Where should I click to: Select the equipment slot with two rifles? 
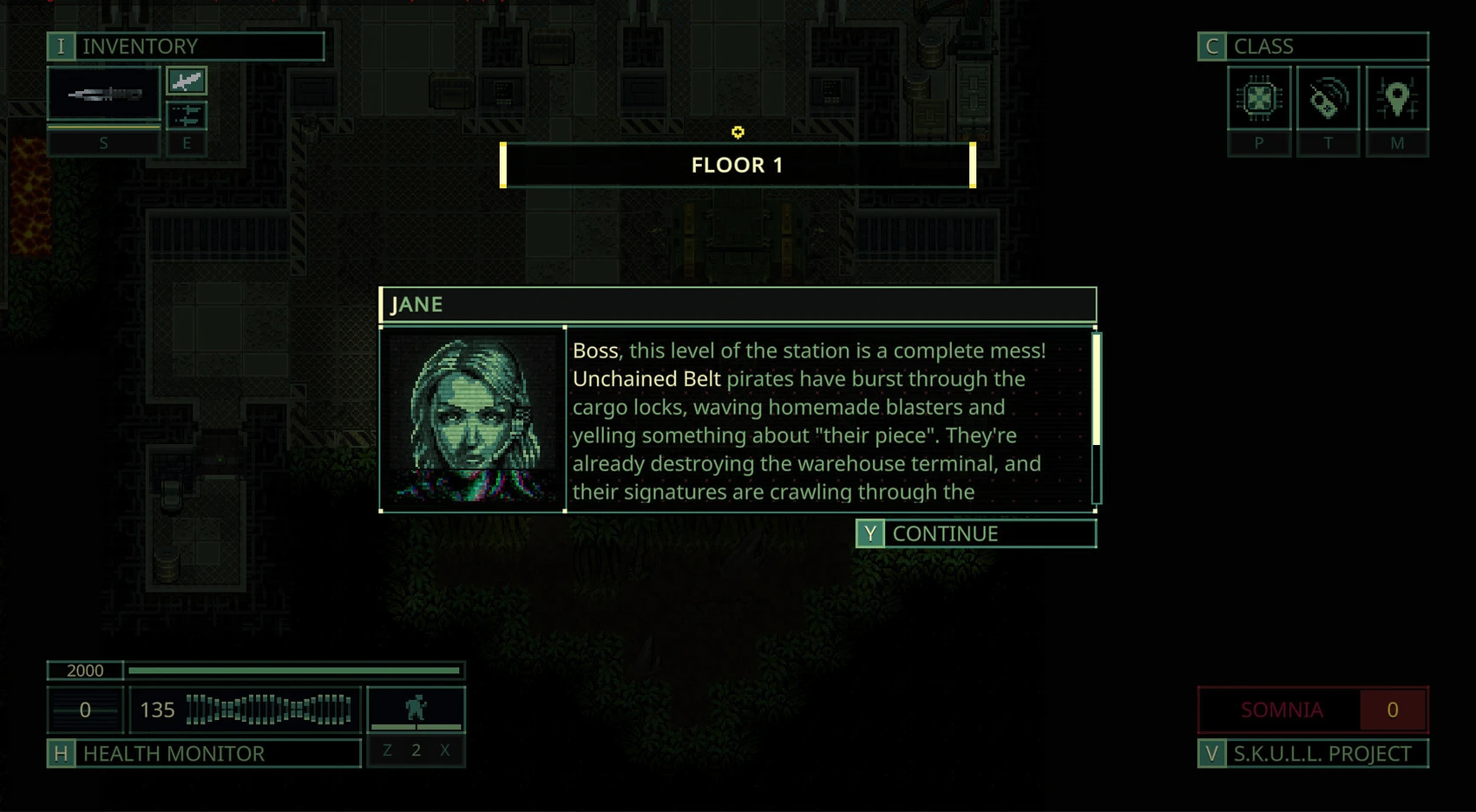click(187, 115)
